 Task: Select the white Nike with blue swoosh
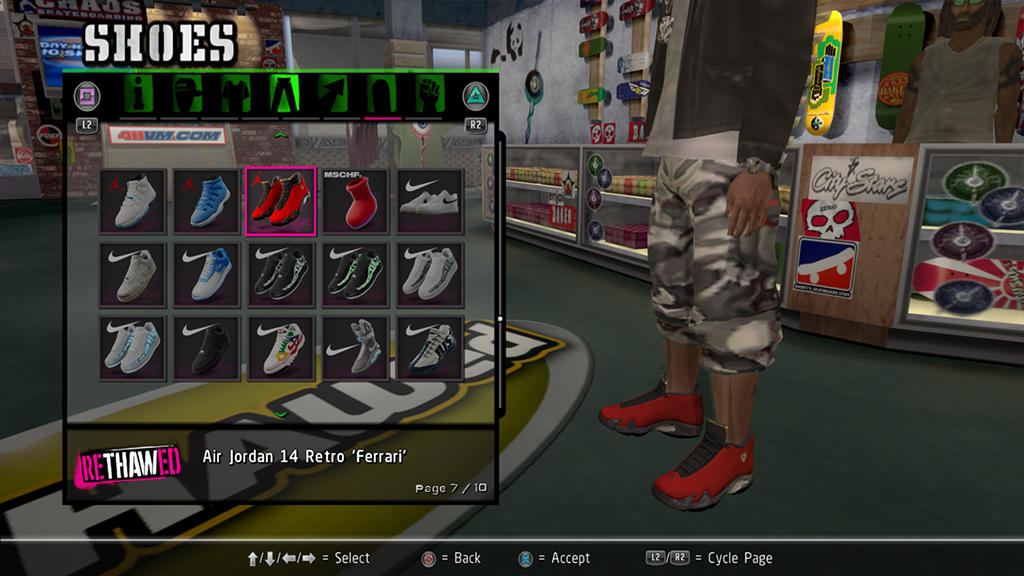(x=207, y=274)
